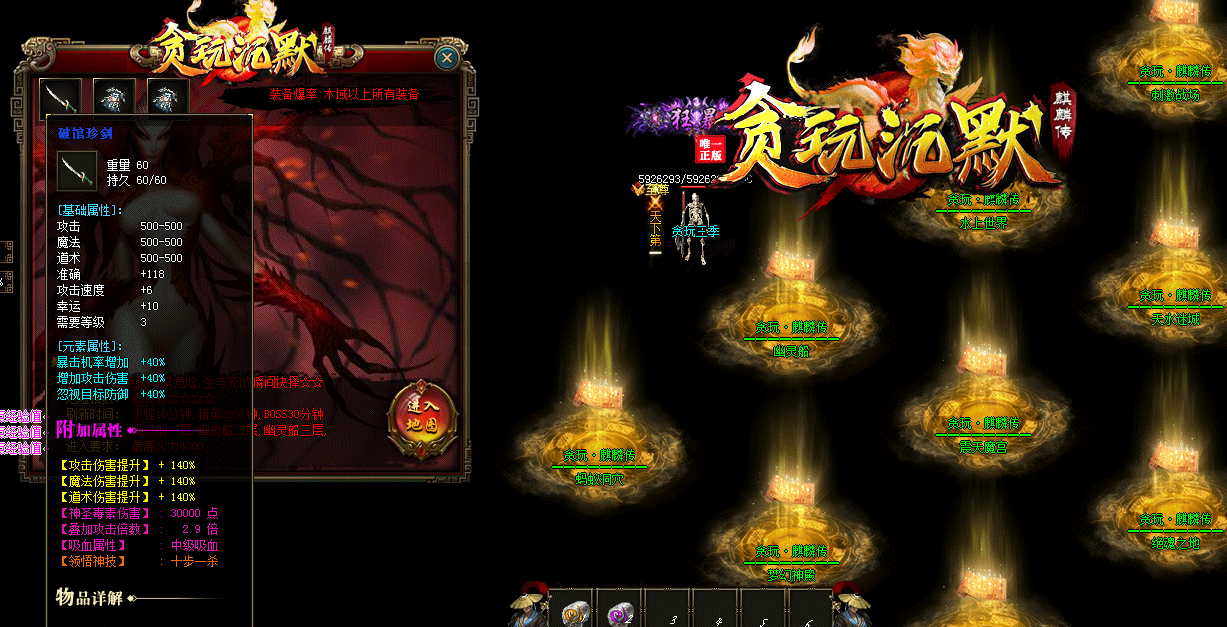The width and height of the screenshot is (1227, 627).
Task: Close the map entry panel
Action: tap(447, 59)
